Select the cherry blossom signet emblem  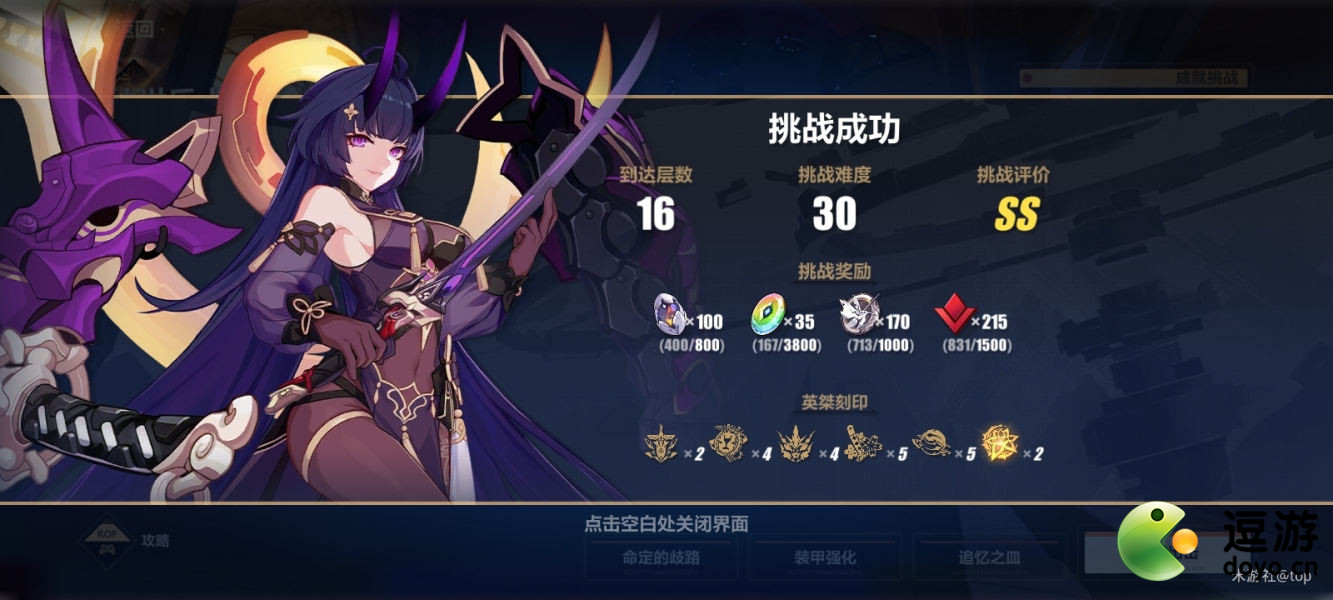862,443
